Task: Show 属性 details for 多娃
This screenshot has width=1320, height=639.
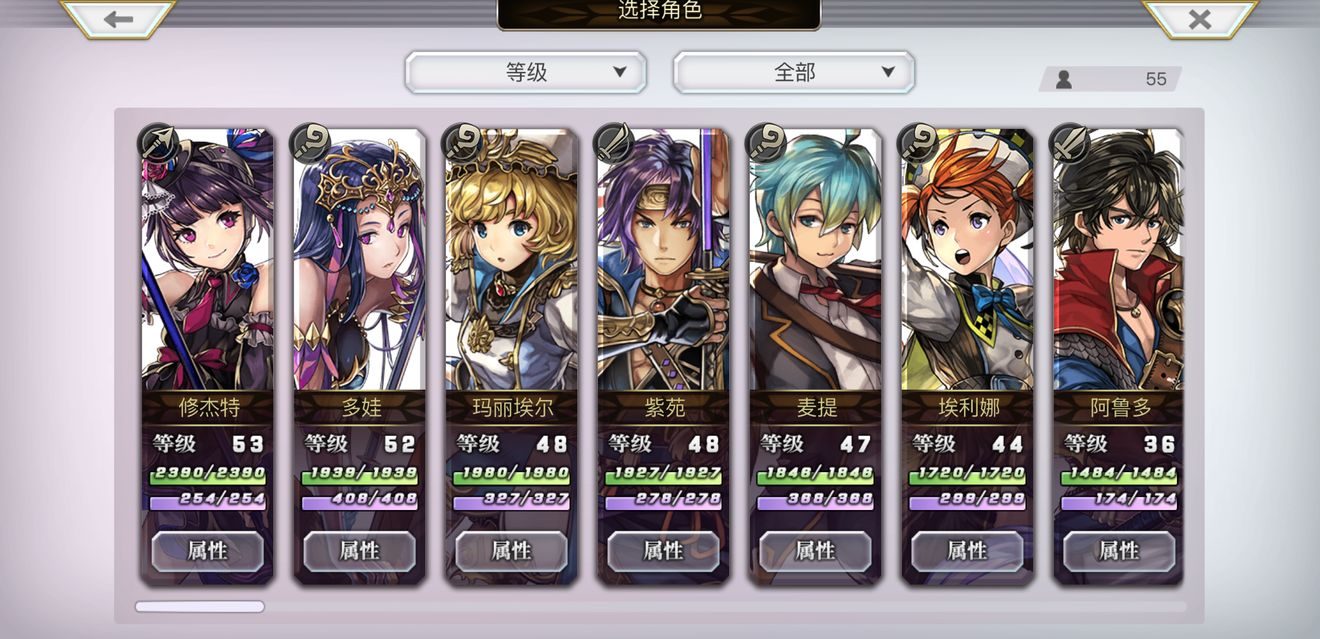Action: point(359,551)
